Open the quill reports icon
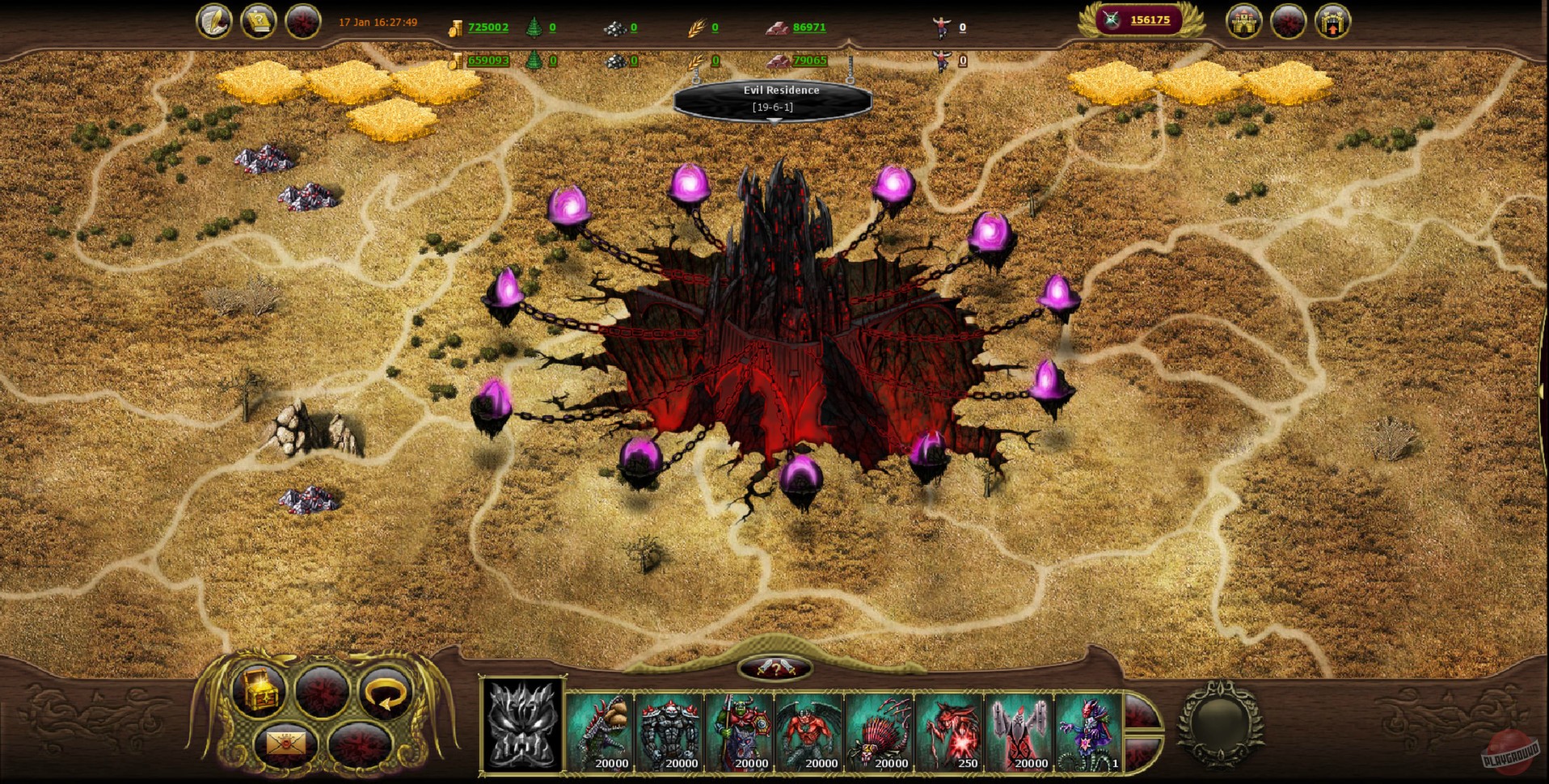Image resolution: width=1549 pixels, height=784 pixels. (x=214, y=20)
